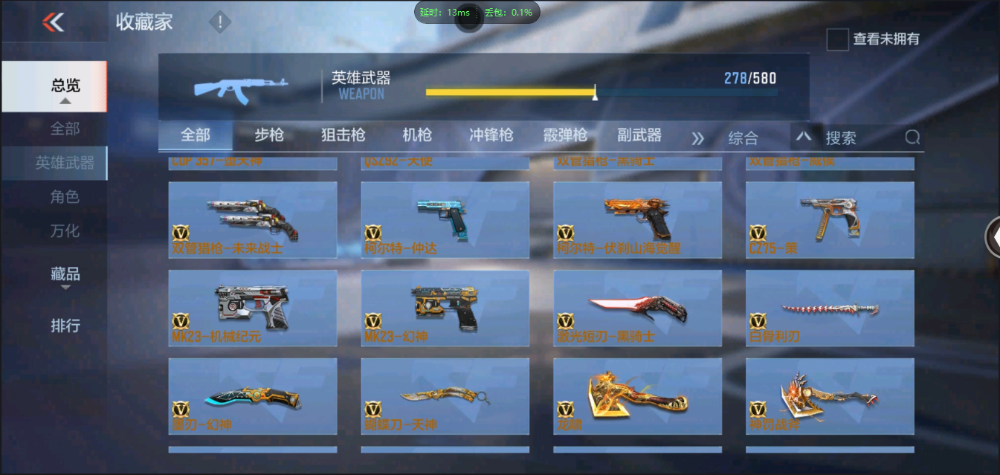The height and width of the screenshot is (475, 1000).
Task: Switch to the 冲锋枪 weapon tab
Action: [x=491, y=136]
